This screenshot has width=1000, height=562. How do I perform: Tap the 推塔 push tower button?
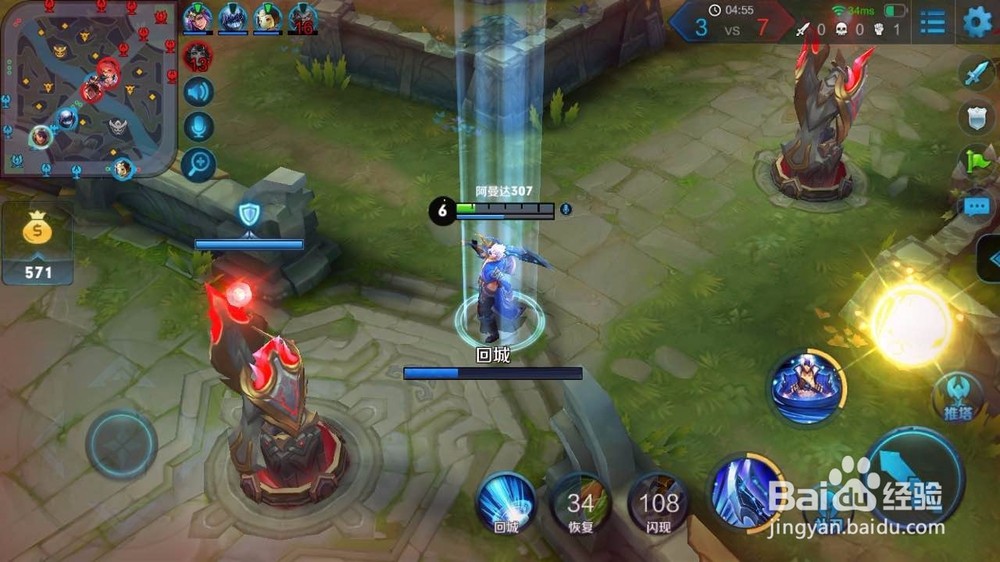[x=955, y=397]
